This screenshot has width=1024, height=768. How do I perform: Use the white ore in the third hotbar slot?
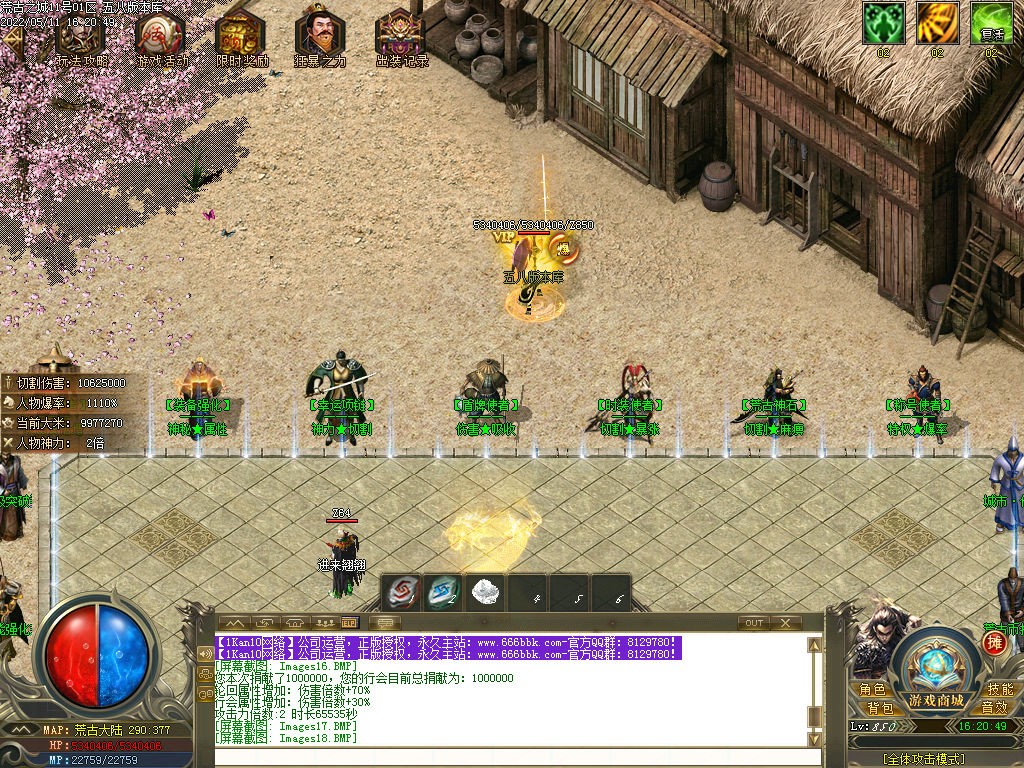point(485,591)
